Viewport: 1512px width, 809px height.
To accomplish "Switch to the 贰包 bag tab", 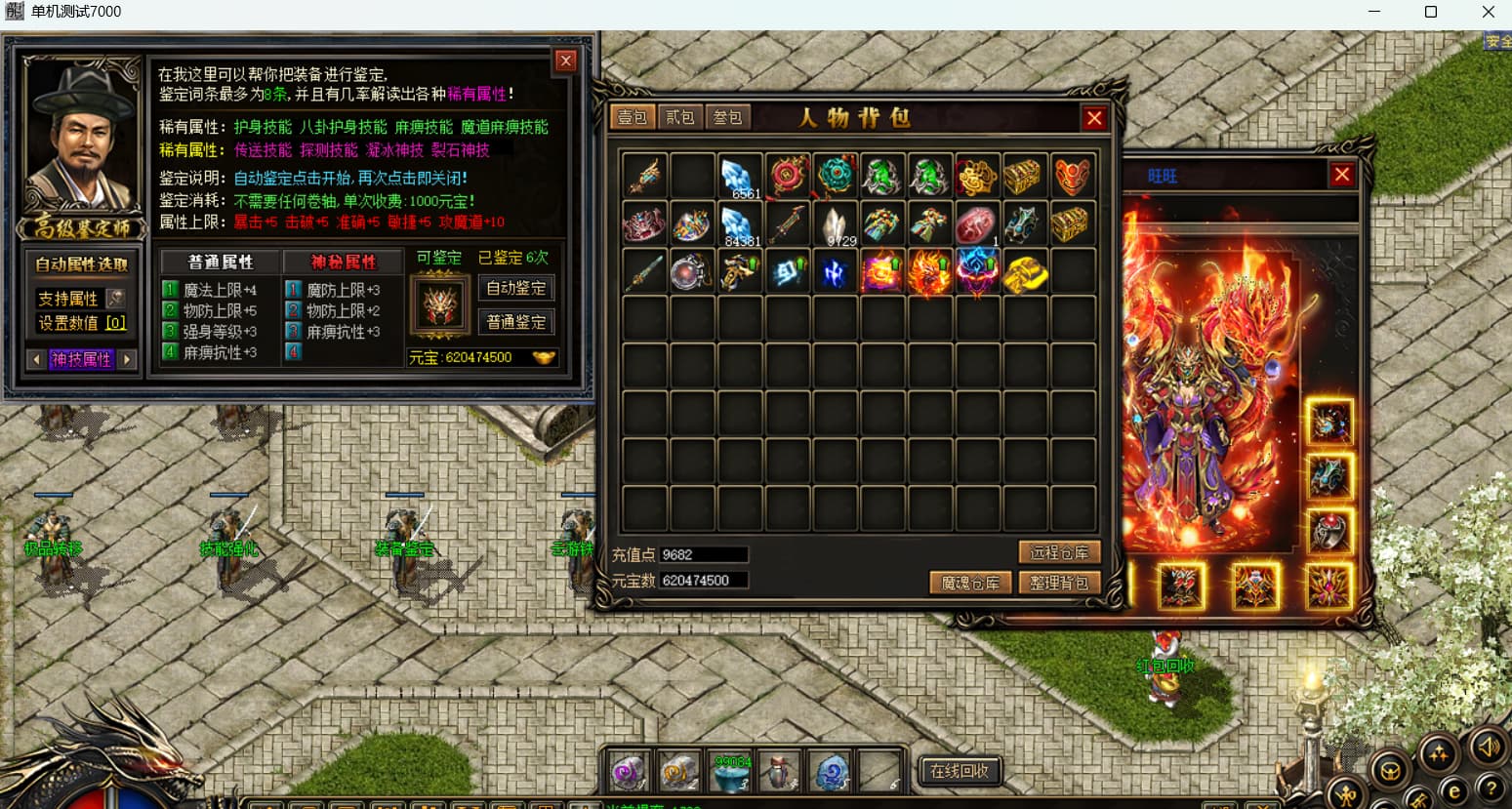I will pyautogui.click(x=680, y=118).
